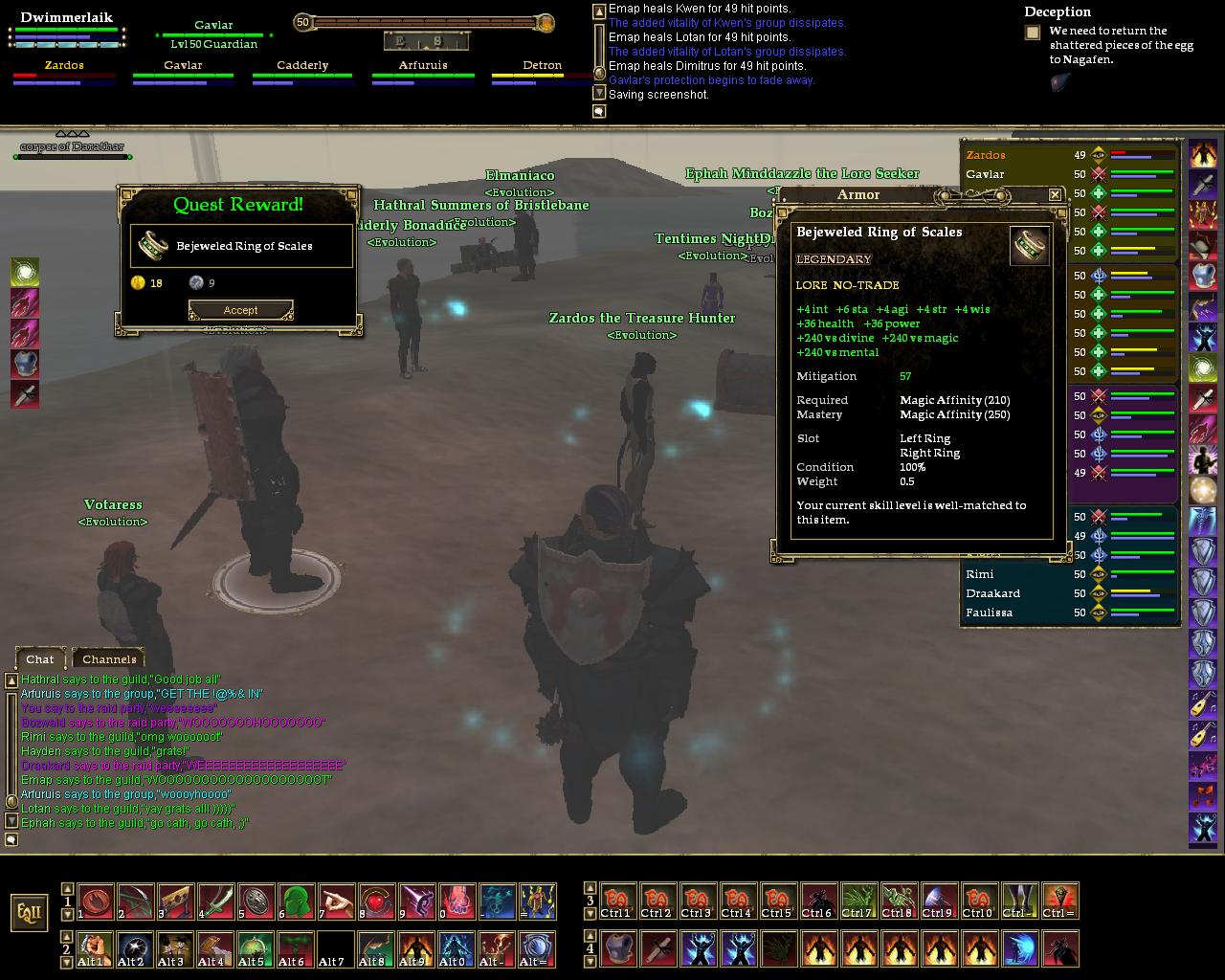Image resolution: width=1225 pixels, height=980 pixels.
Task: Activate the round shield ability in slot 5
Action: pyautogui.click(x=256, y=902)
